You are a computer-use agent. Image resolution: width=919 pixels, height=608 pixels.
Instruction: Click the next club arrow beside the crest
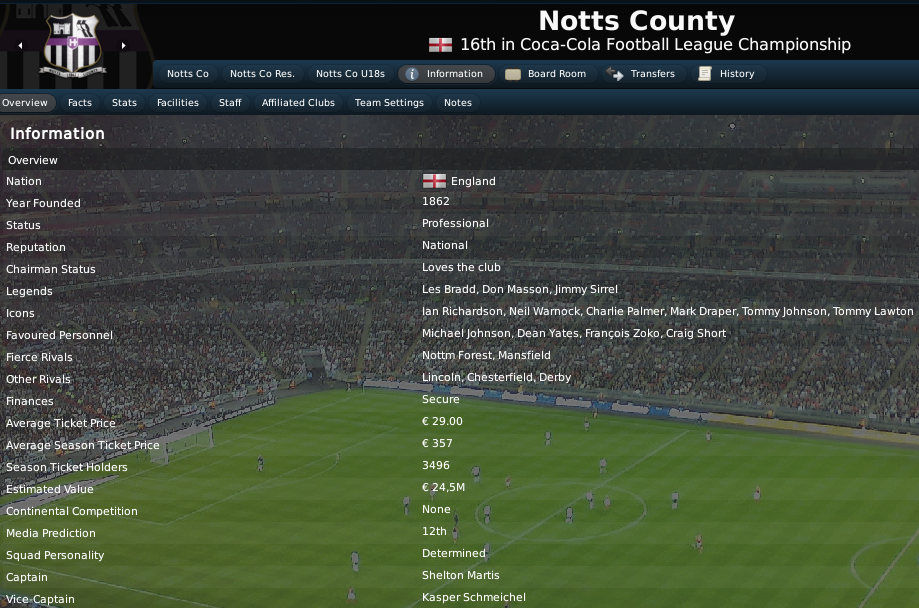124,45
